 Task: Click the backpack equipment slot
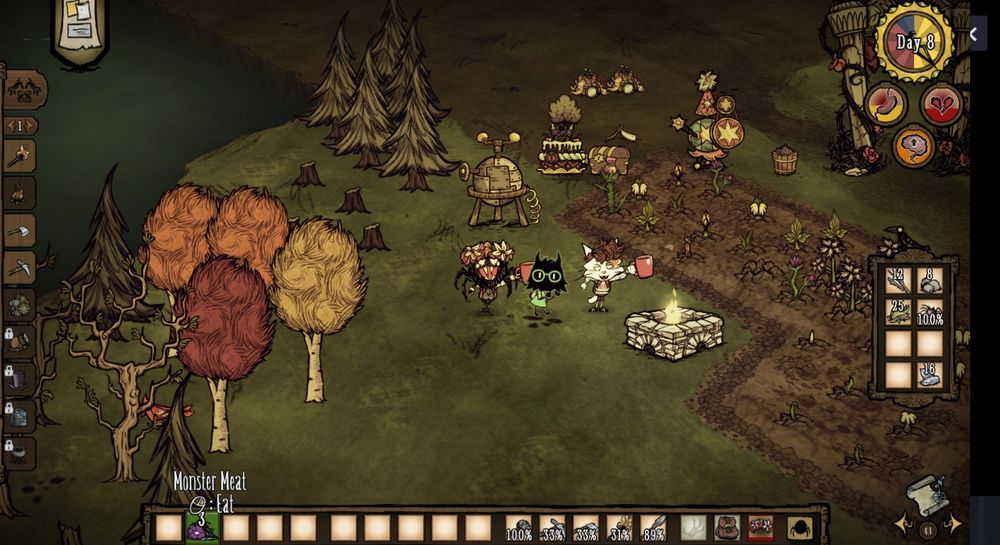click(727, 527)
